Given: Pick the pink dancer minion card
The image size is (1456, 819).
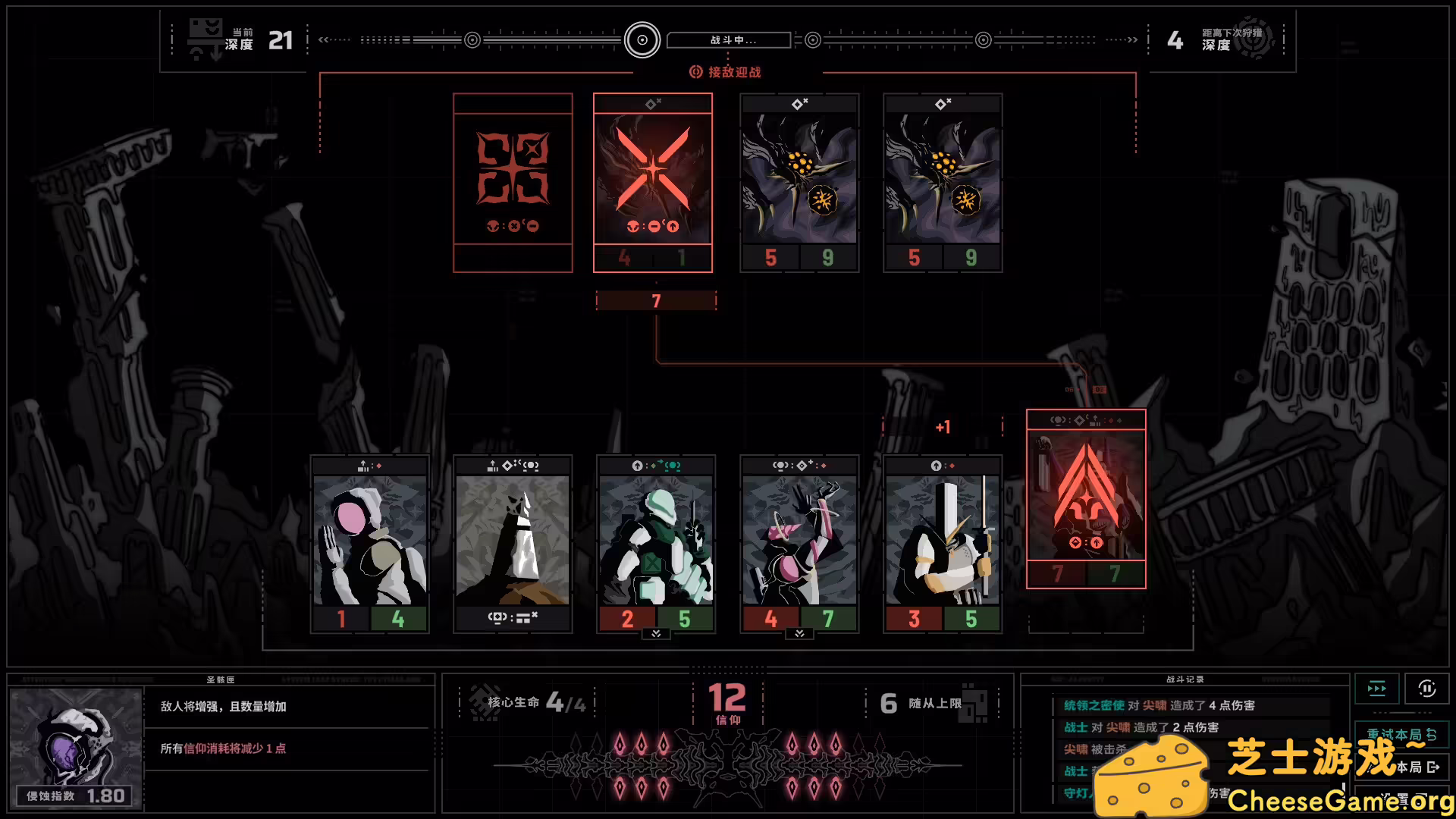Looking at the screenshot, I should (799, 543).
